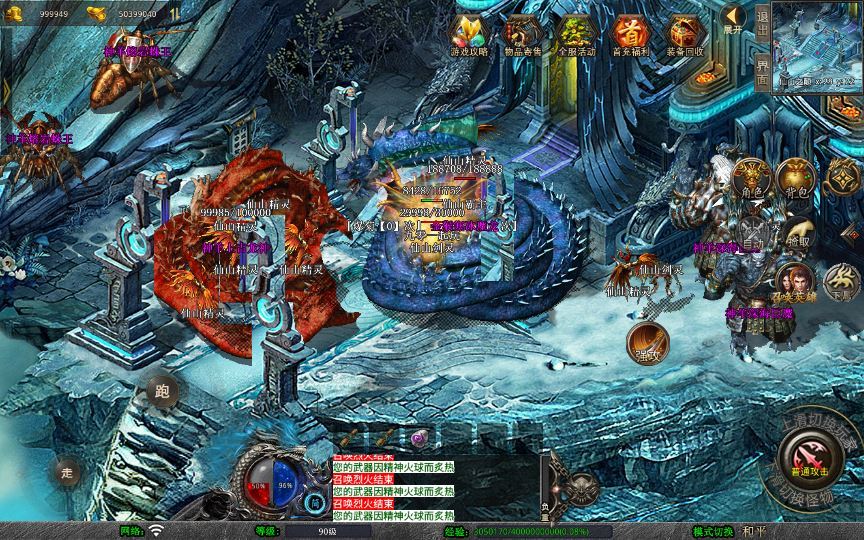Click the 展开 expand arrow button
864x540 pixels.
point(733,17)
